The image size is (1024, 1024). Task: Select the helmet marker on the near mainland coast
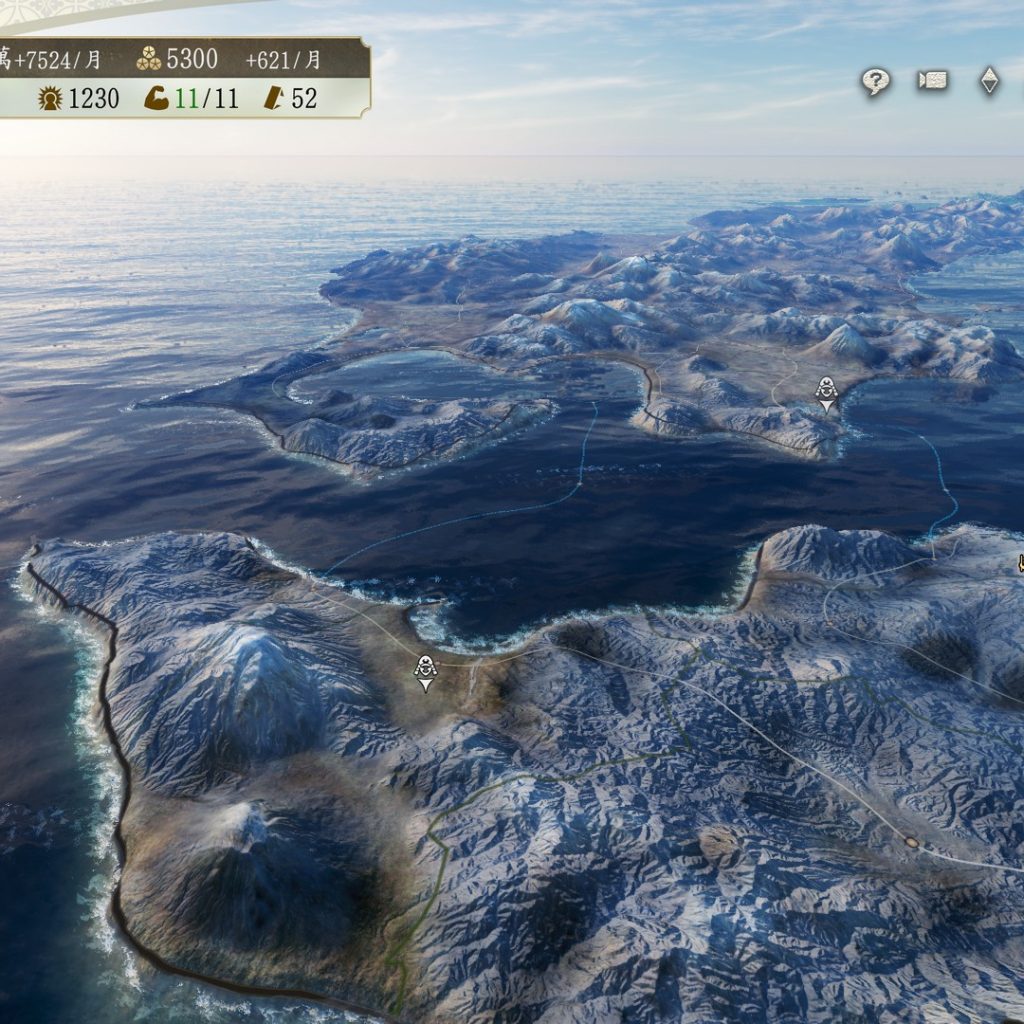pos(426,671)
